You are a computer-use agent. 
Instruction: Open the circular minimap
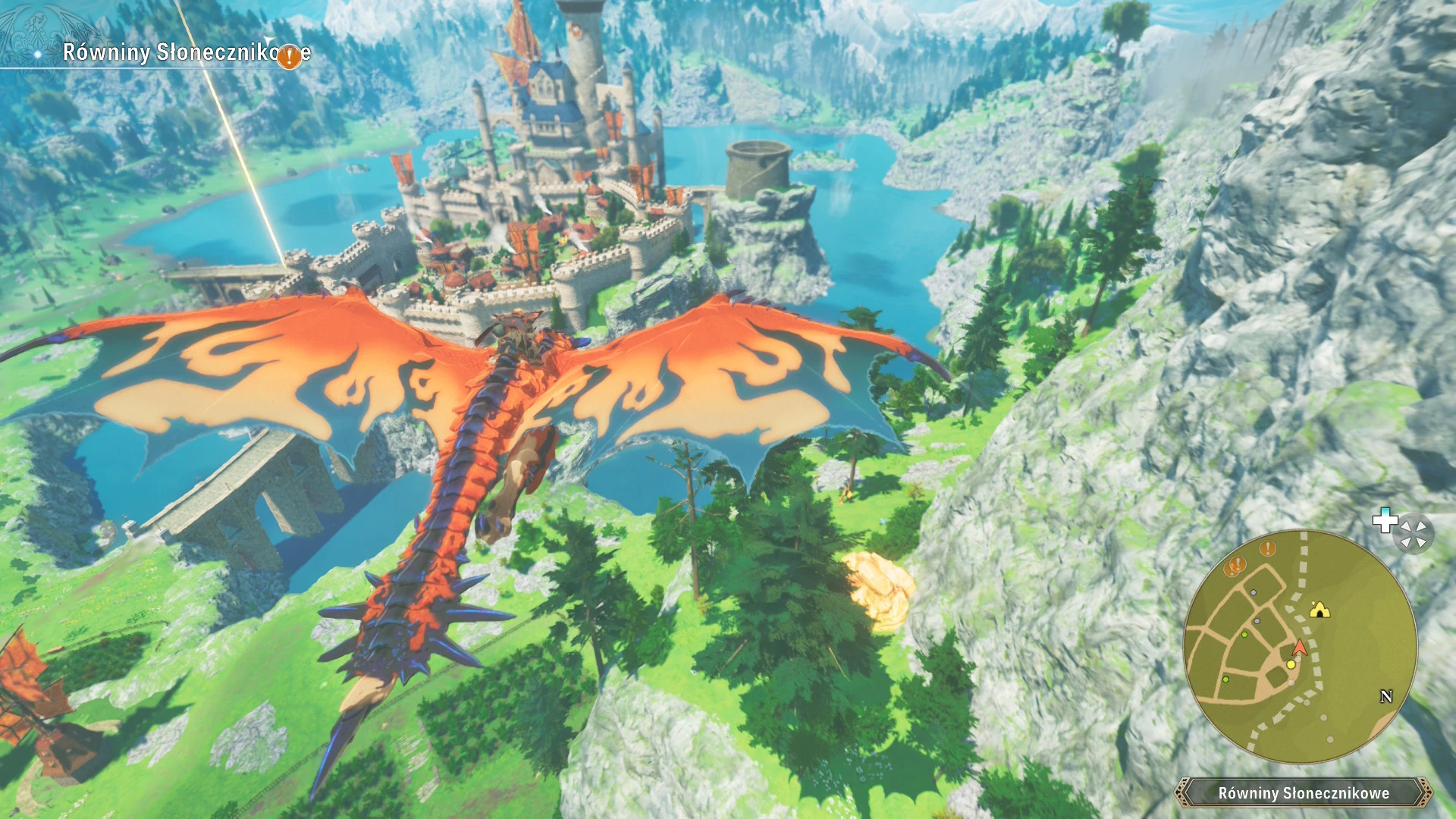tap(1300, 647)
